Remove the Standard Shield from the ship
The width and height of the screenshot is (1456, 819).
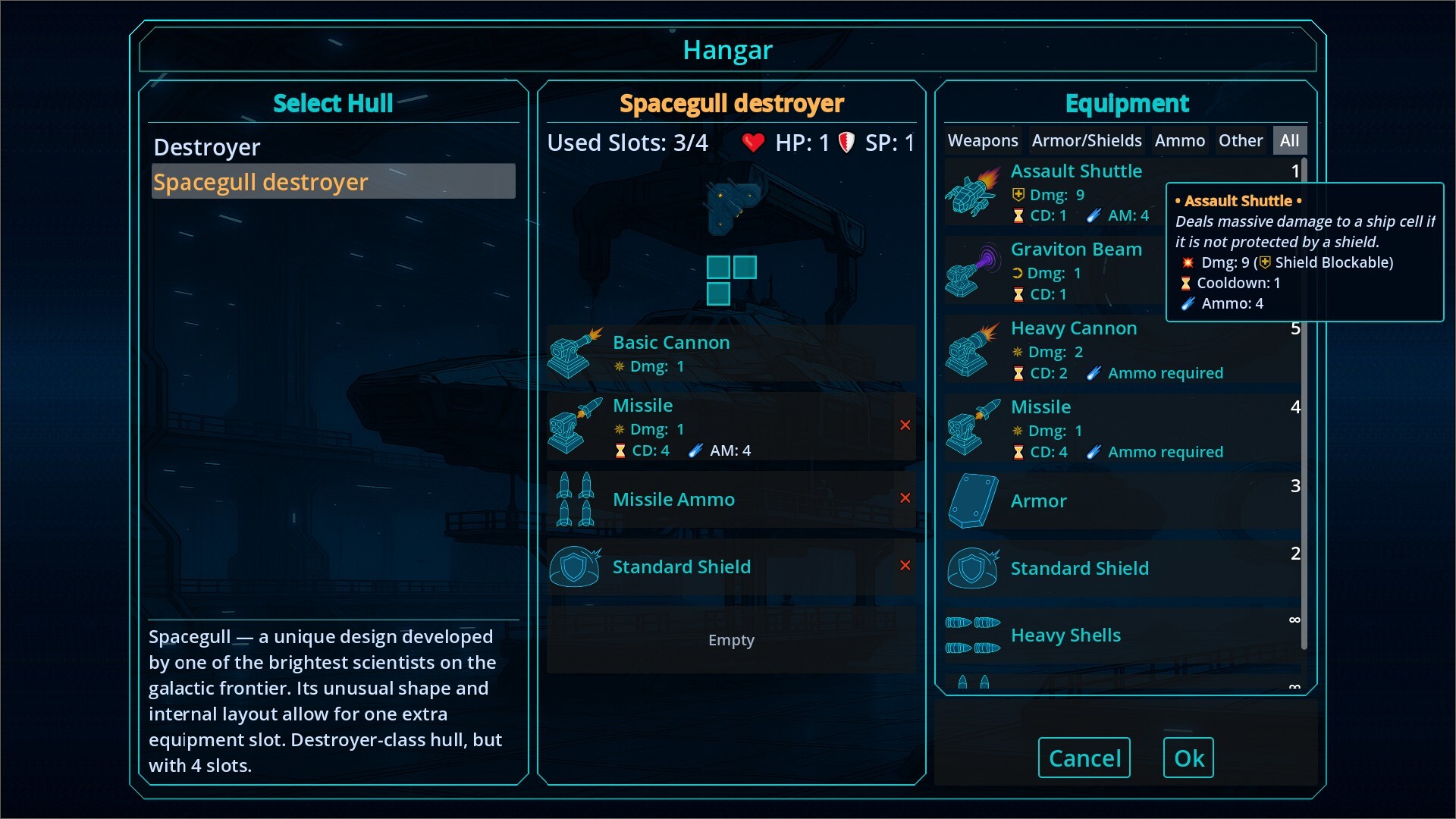pyautogui.click(x=906, y=566)
